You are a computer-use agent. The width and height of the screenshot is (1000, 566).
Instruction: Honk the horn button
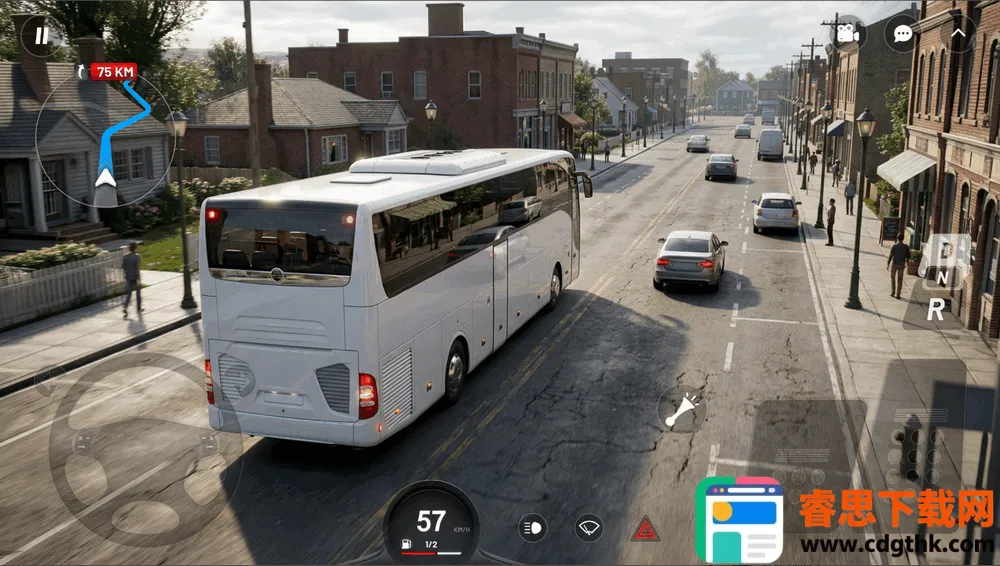coord(681,410)
